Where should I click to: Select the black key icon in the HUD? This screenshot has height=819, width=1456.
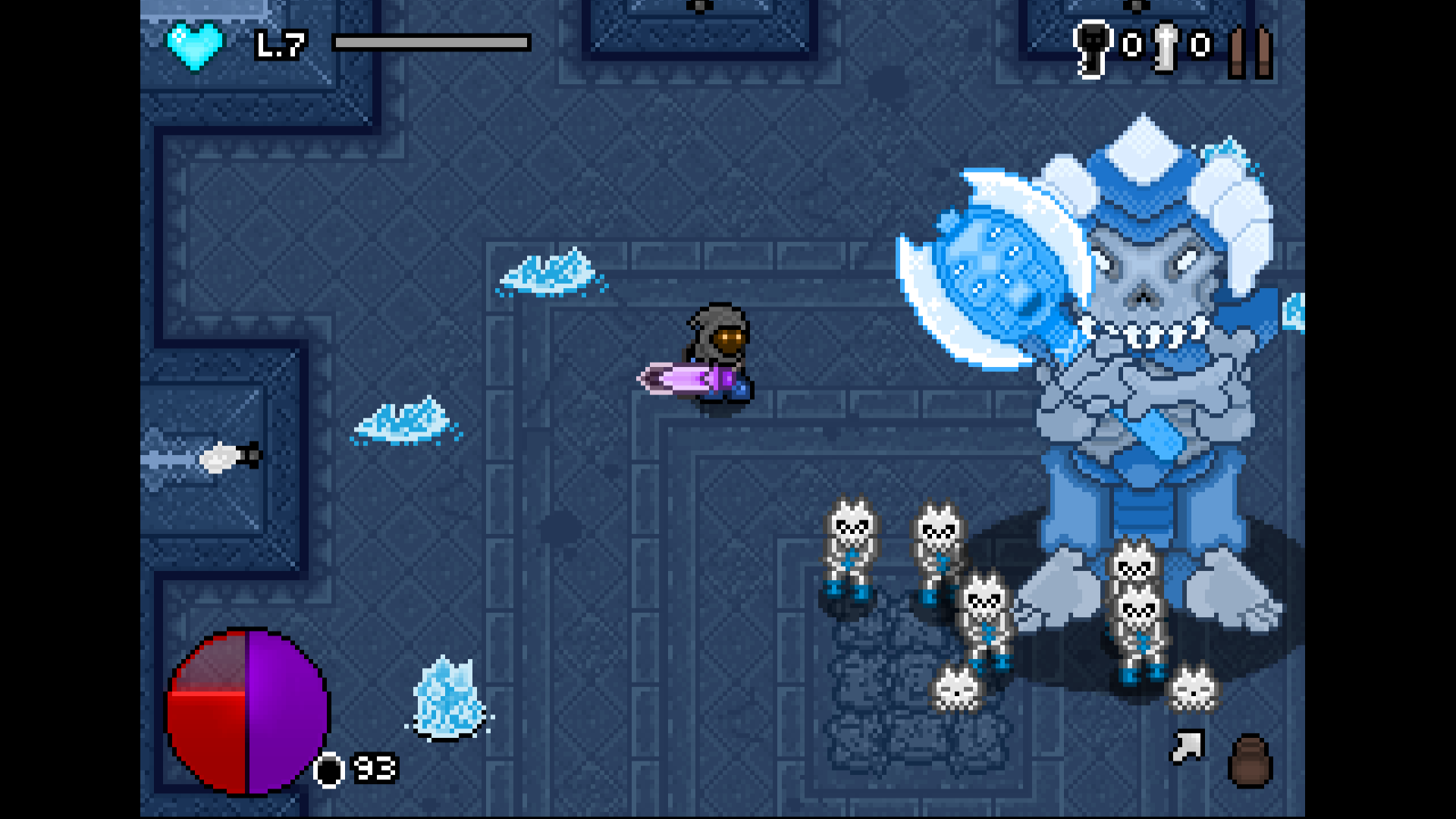point(1090,47)
